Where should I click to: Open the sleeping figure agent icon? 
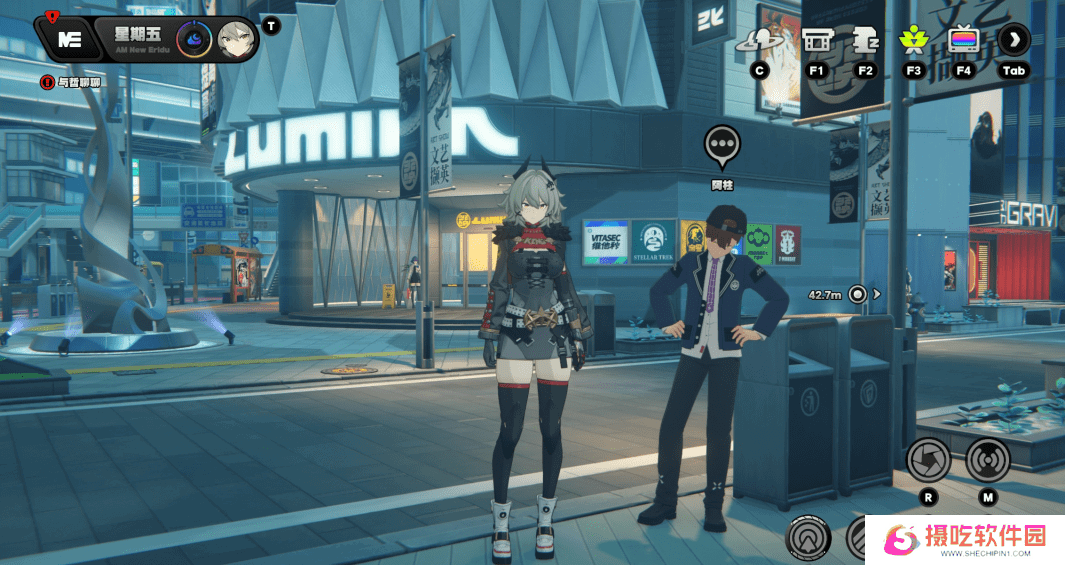pyautogui.click(x=864, y=41)
